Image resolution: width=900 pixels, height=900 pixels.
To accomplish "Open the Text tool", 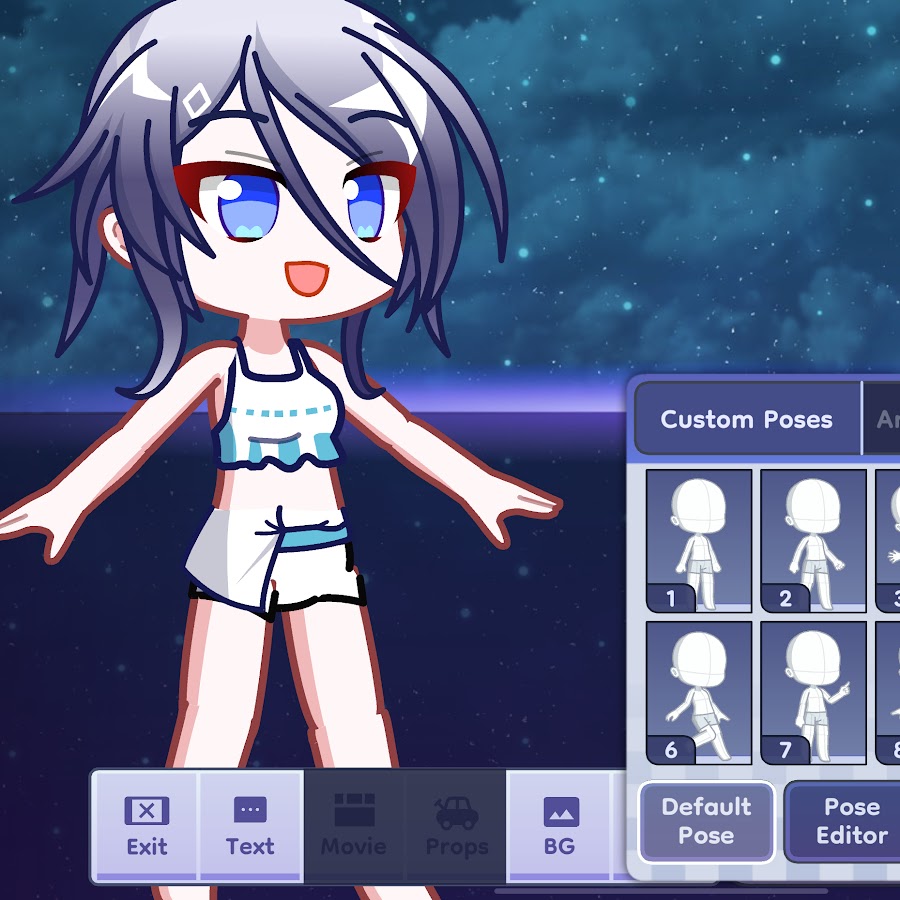I will point(250,826).
